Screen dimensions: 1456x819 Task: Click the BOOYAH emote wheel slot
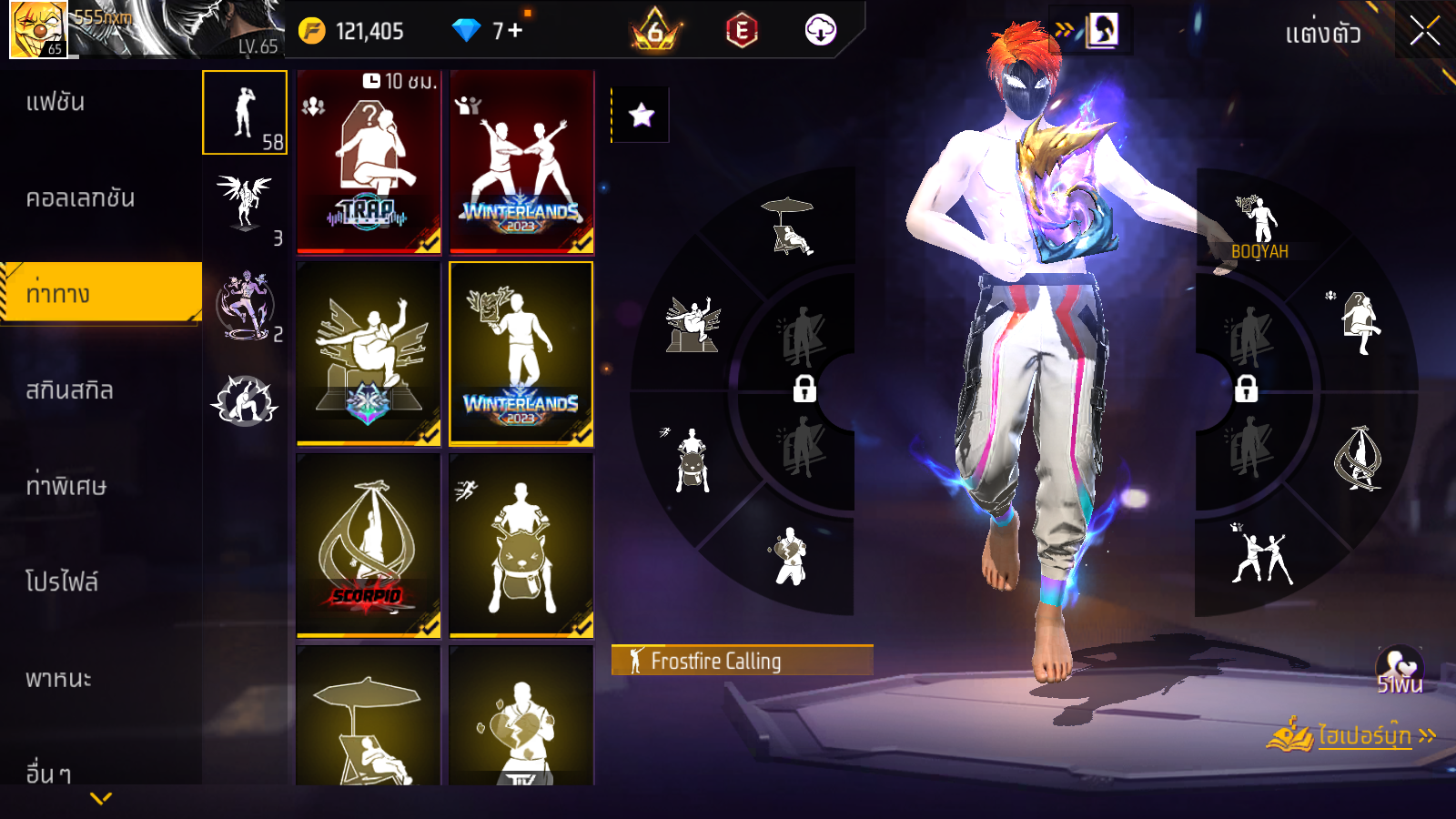click(1259, 227)
